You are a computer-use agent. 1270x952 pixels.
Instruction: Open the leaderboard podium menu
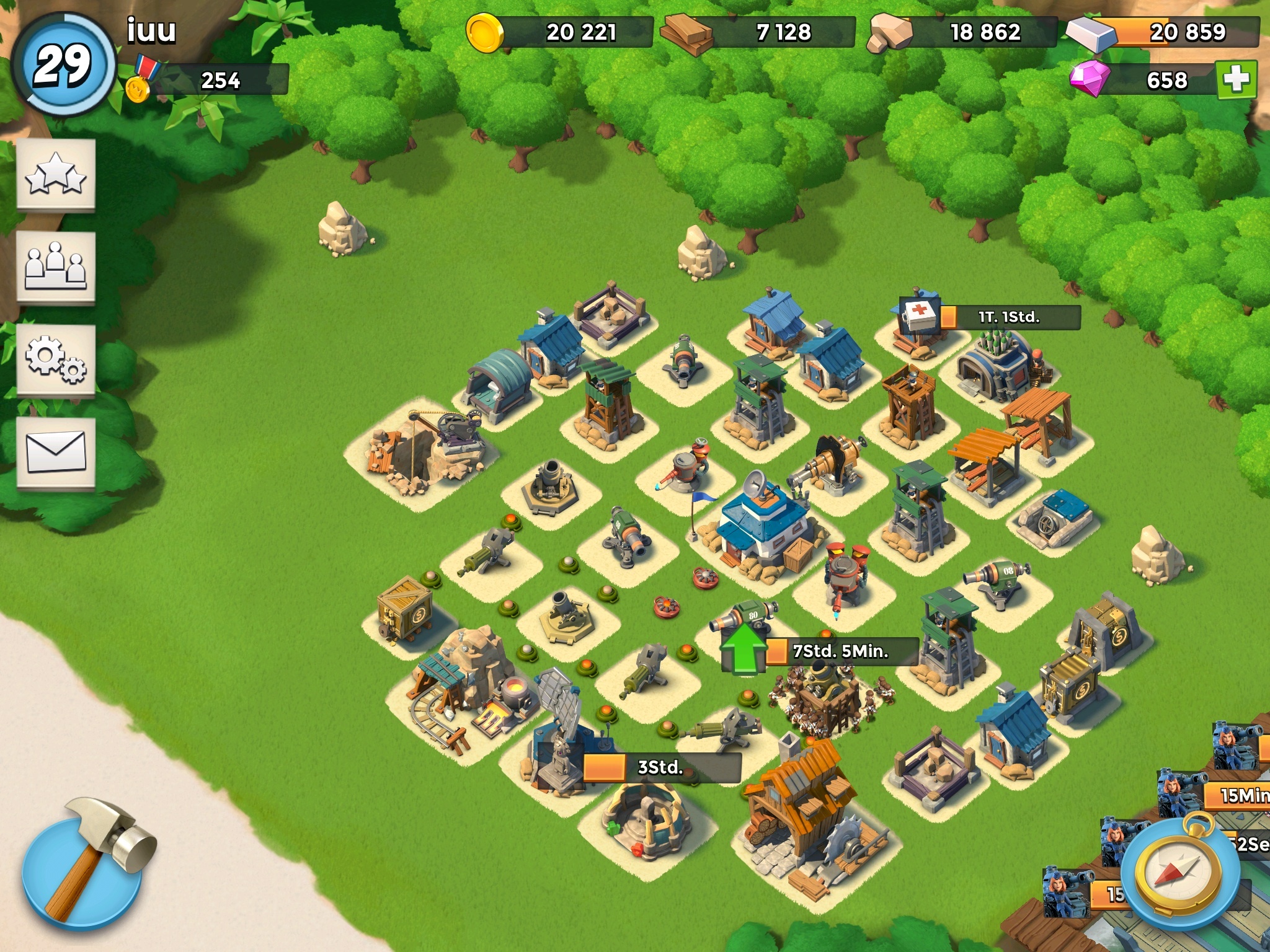pos(56,268)
